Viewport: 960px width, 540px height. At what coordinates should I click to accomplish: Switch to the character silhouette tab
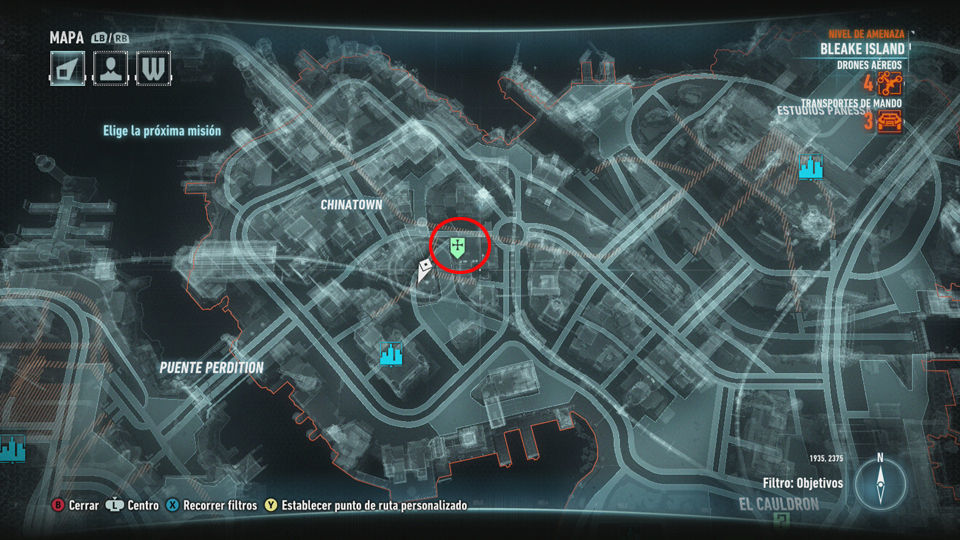[111, 68]
